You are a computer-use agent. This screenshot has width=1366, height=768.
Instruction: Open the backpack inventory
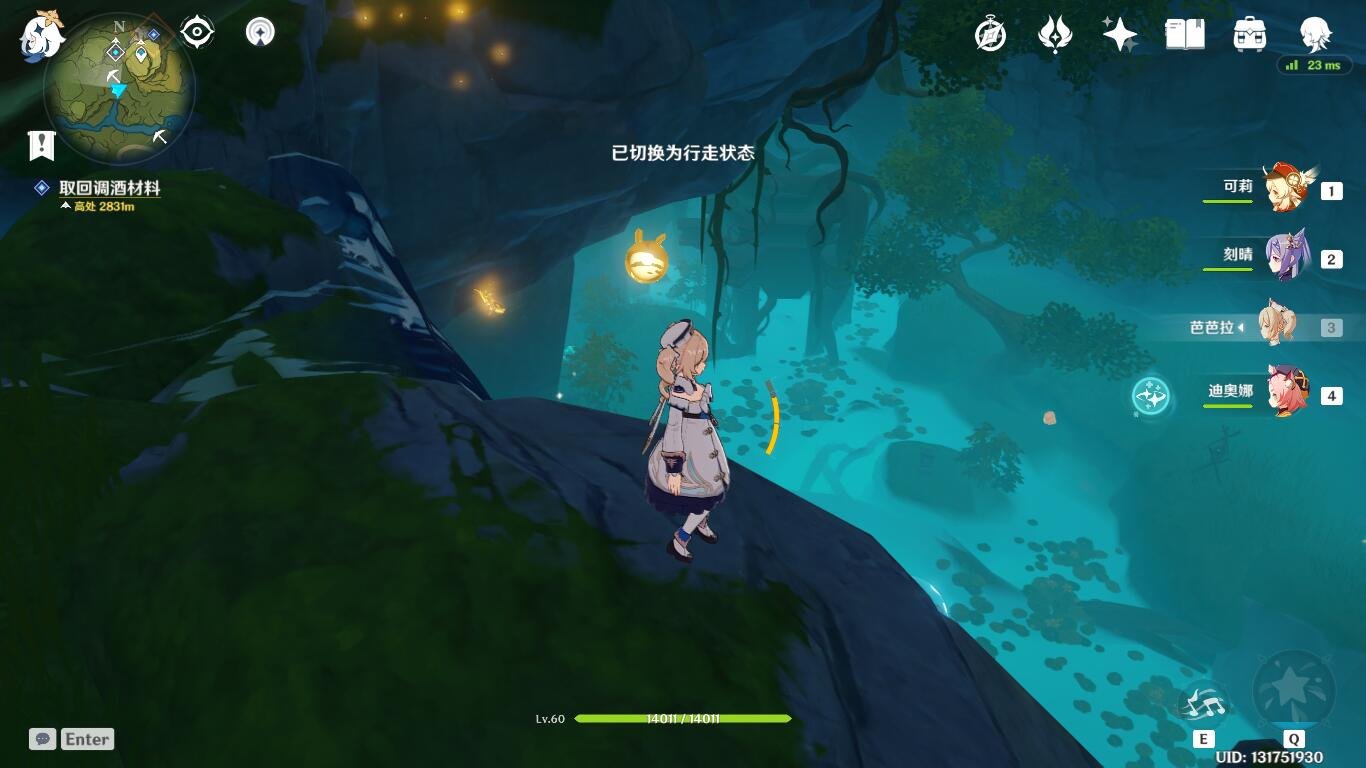[1250, 36]
